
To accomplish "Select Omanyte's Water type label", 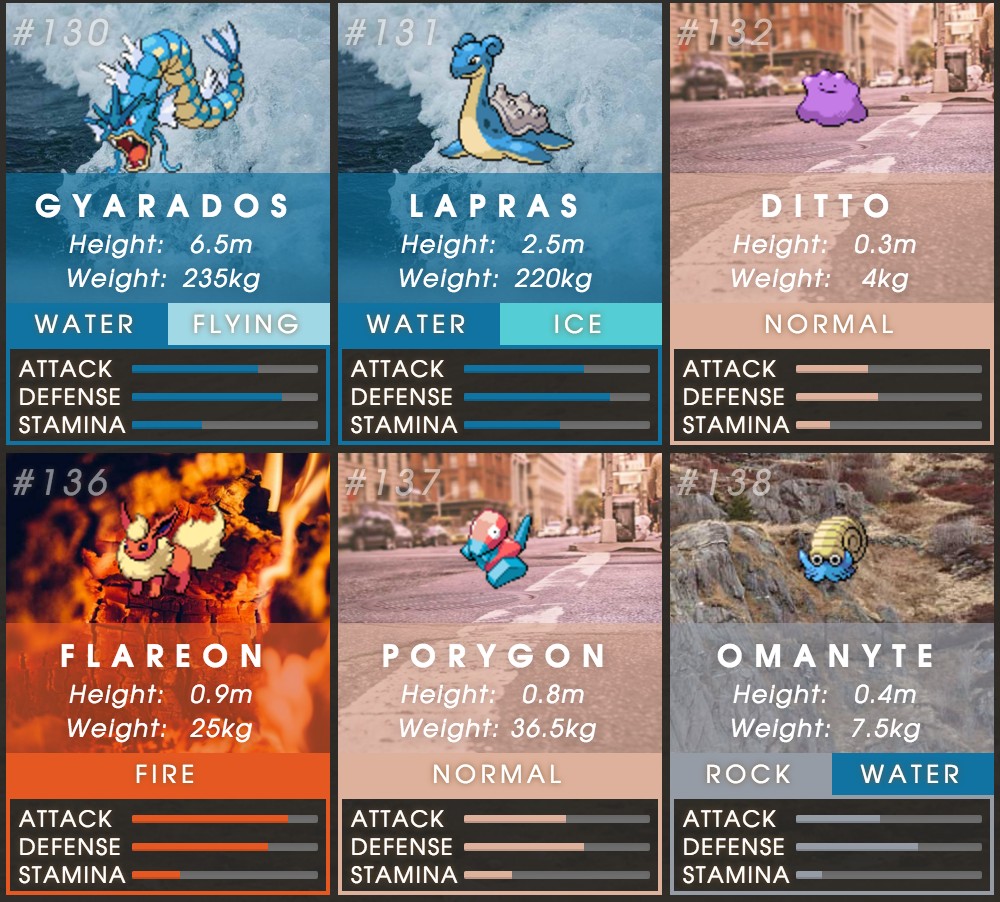I will coord(911,774).
